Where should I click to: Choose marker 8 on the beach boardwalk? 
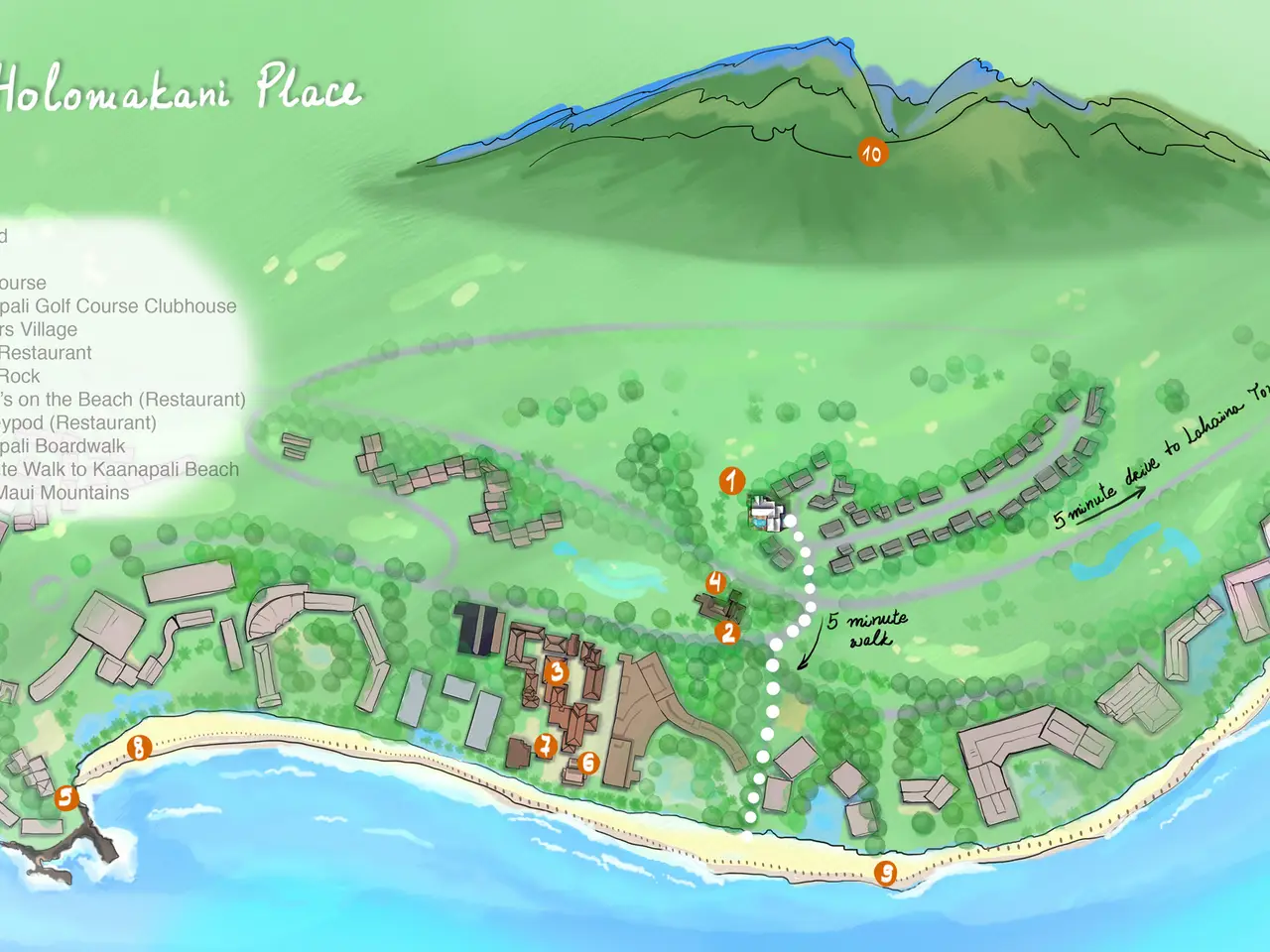[139, 747]
